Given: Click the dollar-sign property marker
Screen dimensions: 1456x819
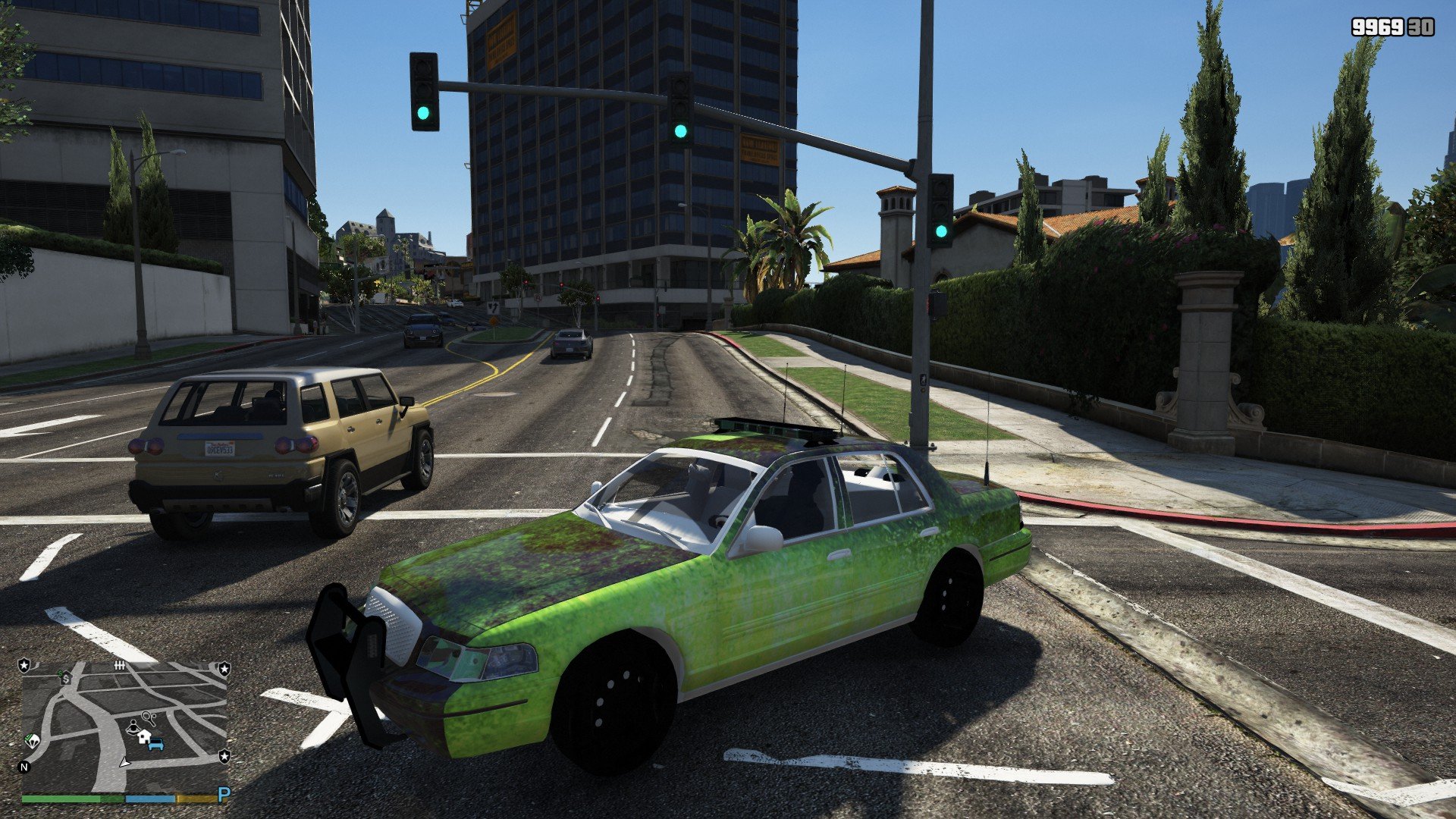Looking at the screenshot, I should (66, 678).
